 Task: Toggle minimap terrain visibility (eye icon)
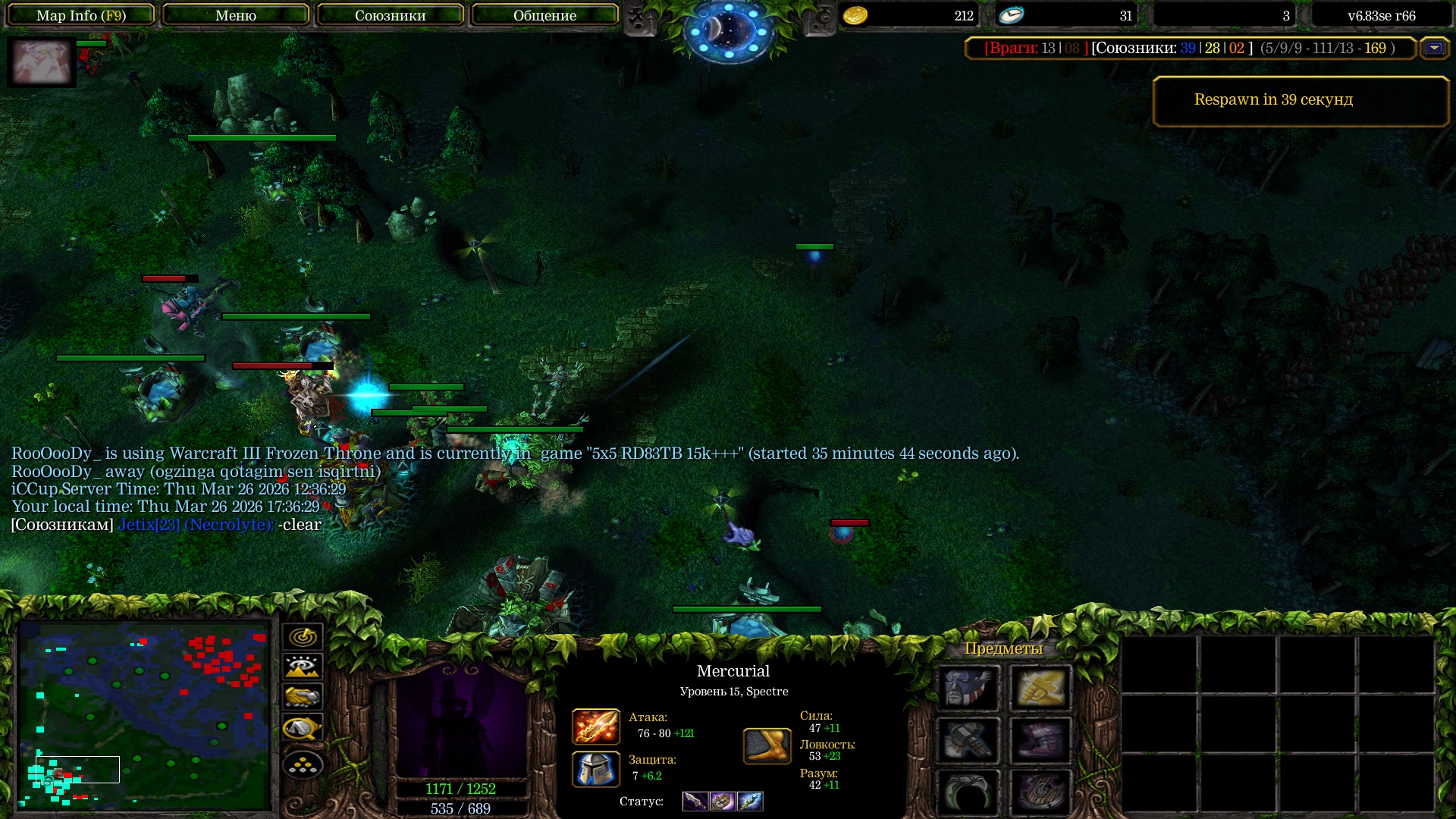(x=303, y=667)
